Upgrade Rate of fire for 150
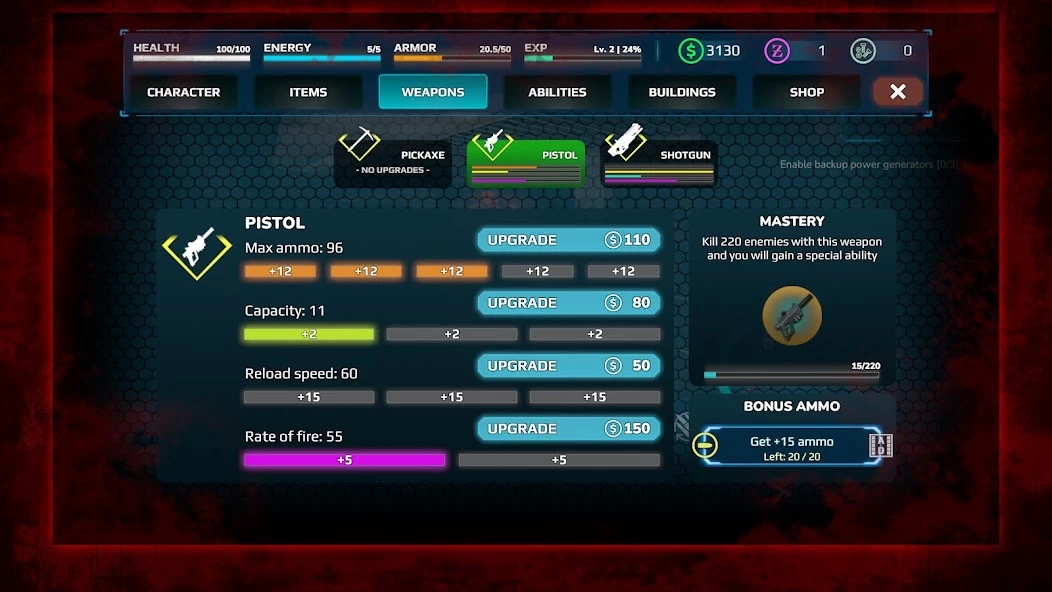 tap(568, 429)
